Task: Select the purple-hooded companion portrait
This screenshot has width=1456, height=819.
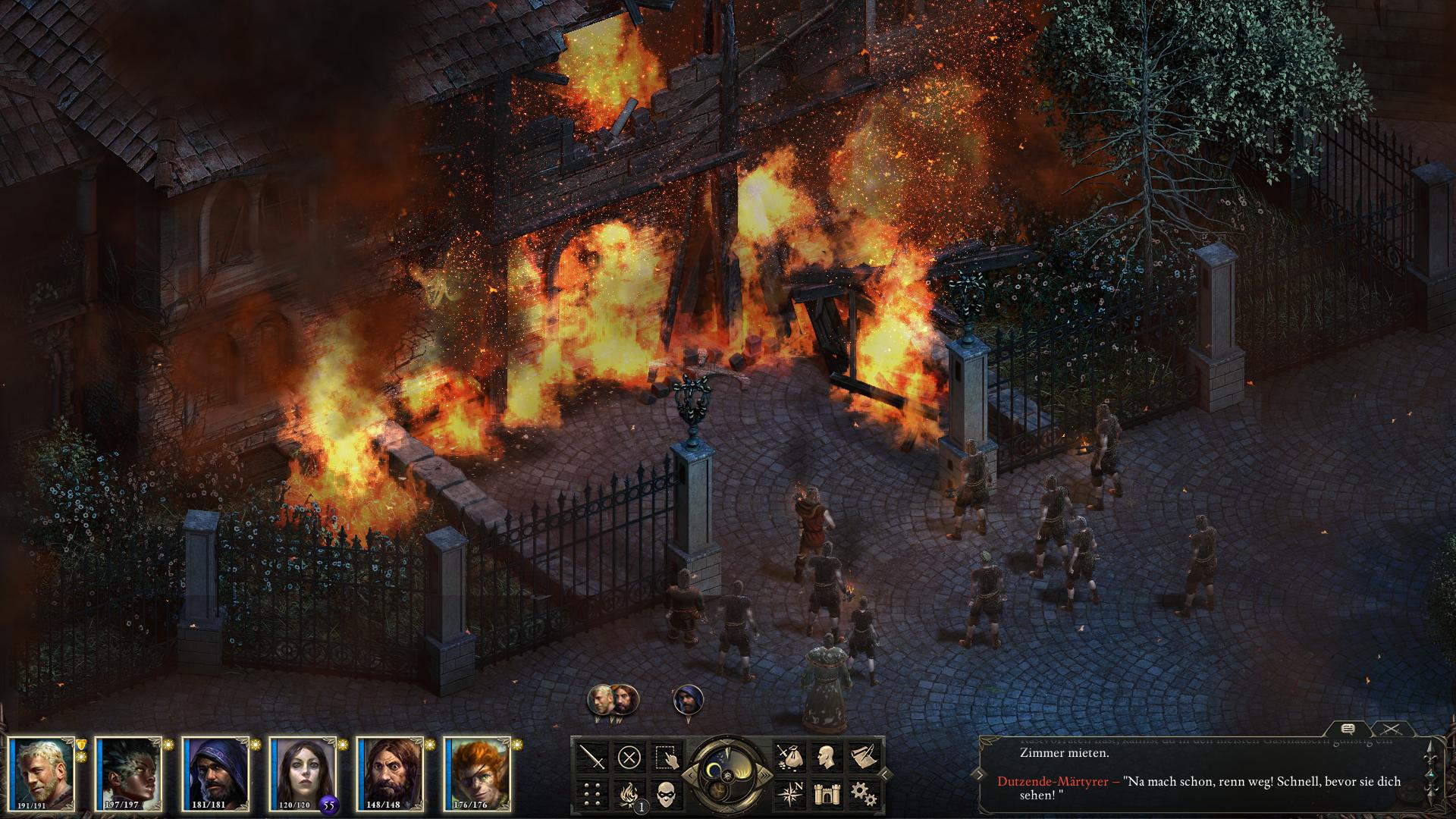Action: tap(216, 771)
